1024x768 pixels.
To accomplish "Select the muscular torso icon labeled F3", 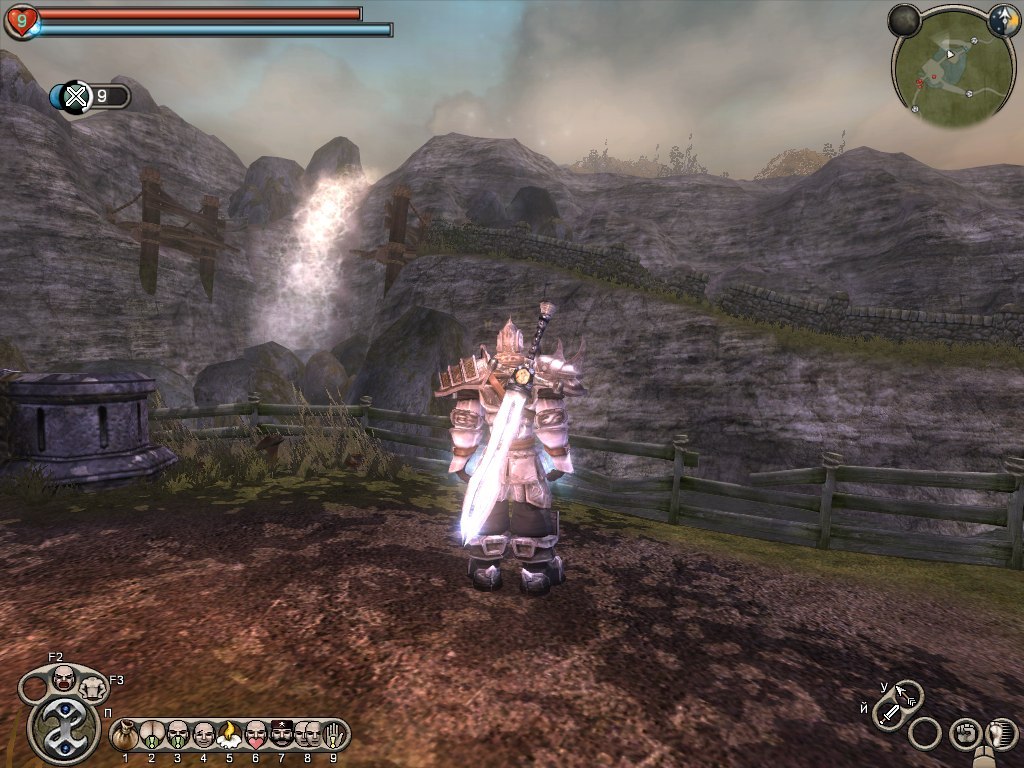I will tap(92, 687).
